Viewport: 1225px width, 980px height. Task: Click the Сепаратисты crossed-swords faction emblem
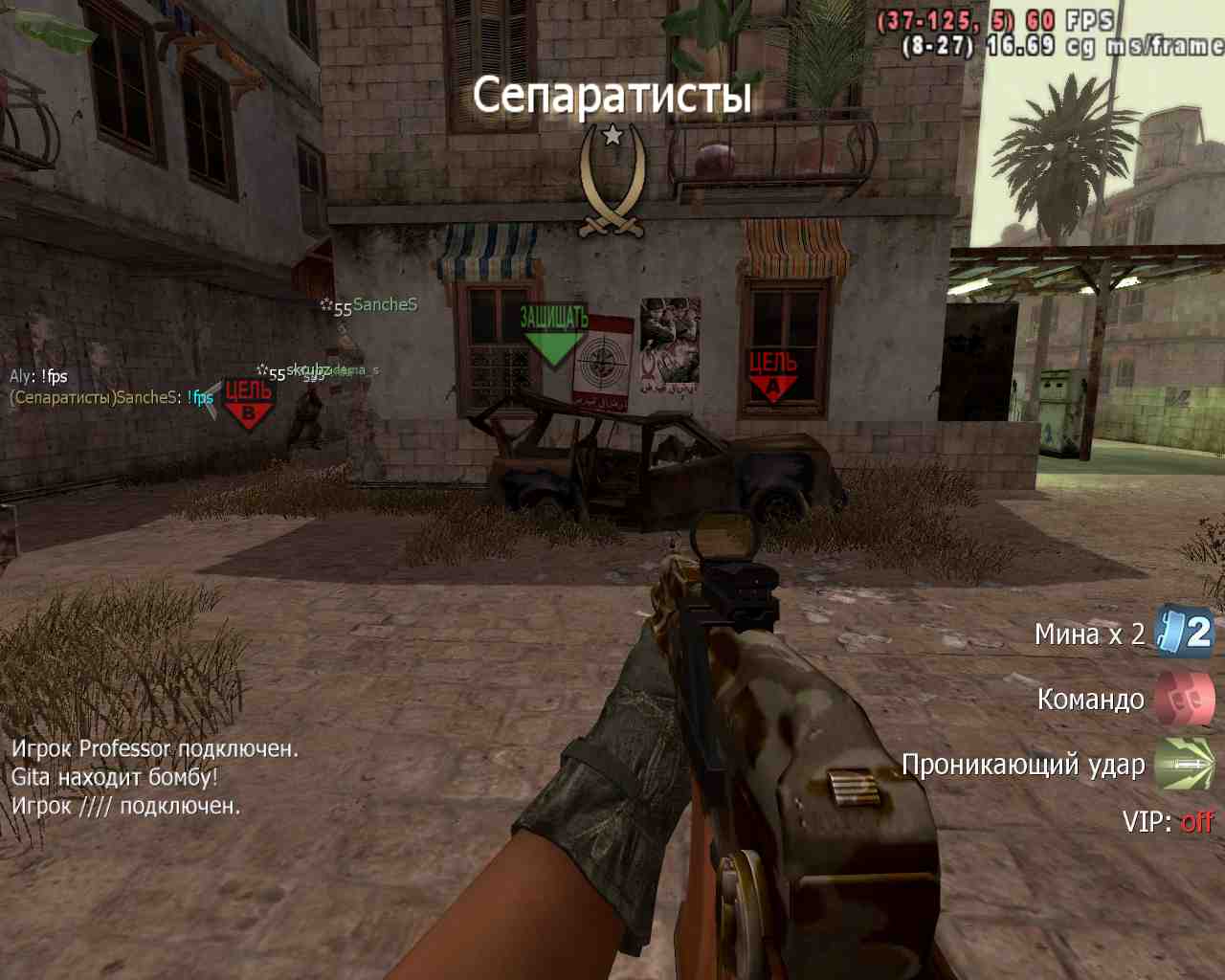[612, 182]
